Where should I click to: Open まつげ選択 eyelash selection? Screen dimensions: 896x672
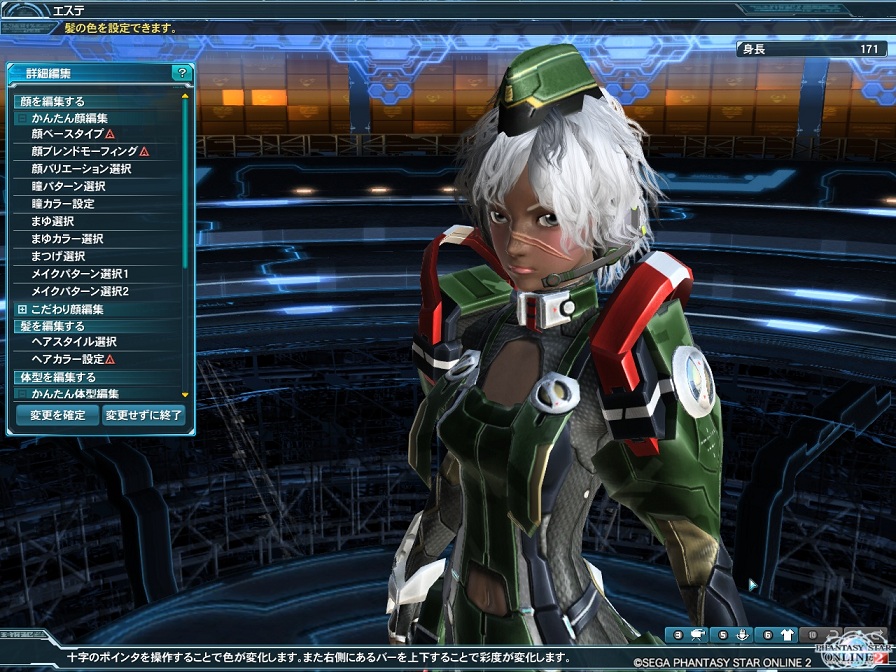click(x=58, y=256)
